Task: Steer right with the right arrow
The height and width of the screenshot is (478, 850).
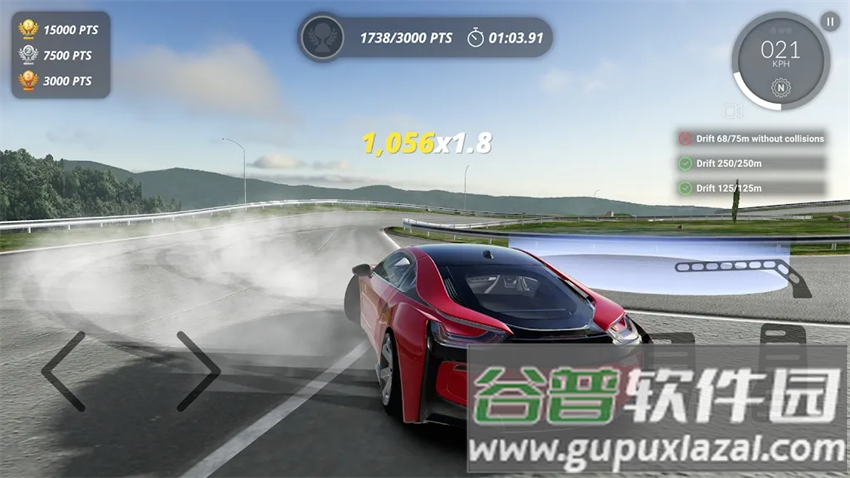Action: coord(198,371)
